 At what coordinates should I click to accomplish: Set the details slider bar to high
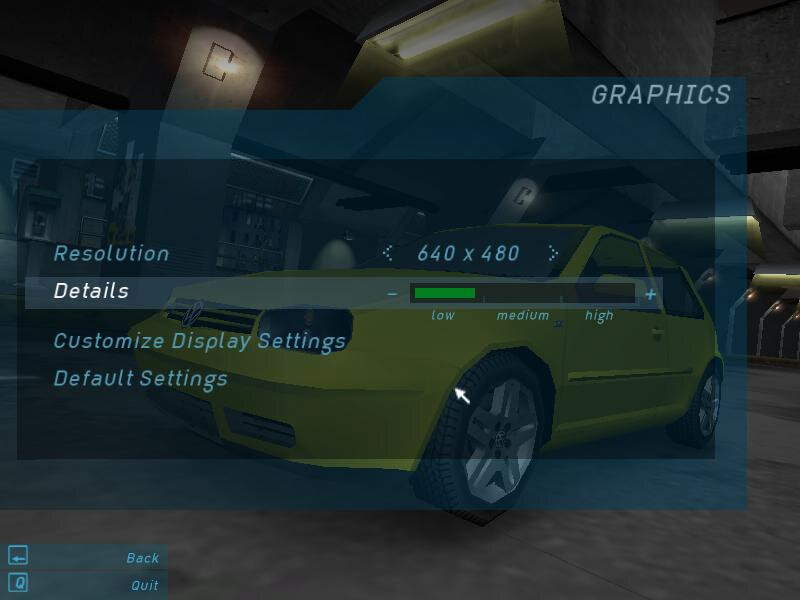click(x=600, y=293)
